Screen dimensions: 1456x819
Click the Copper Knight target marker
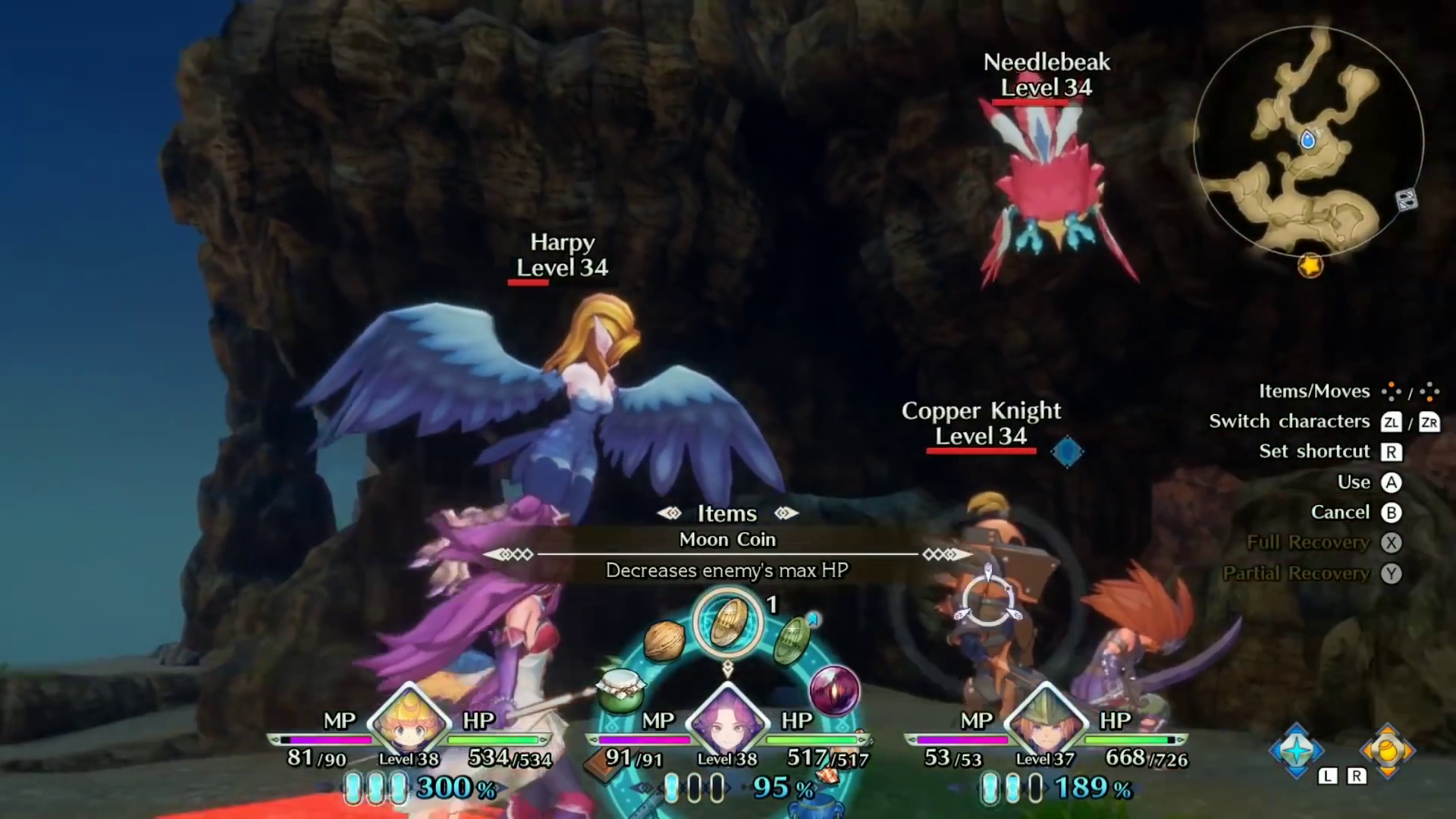pyautogui.click(x=1067, y=452)
